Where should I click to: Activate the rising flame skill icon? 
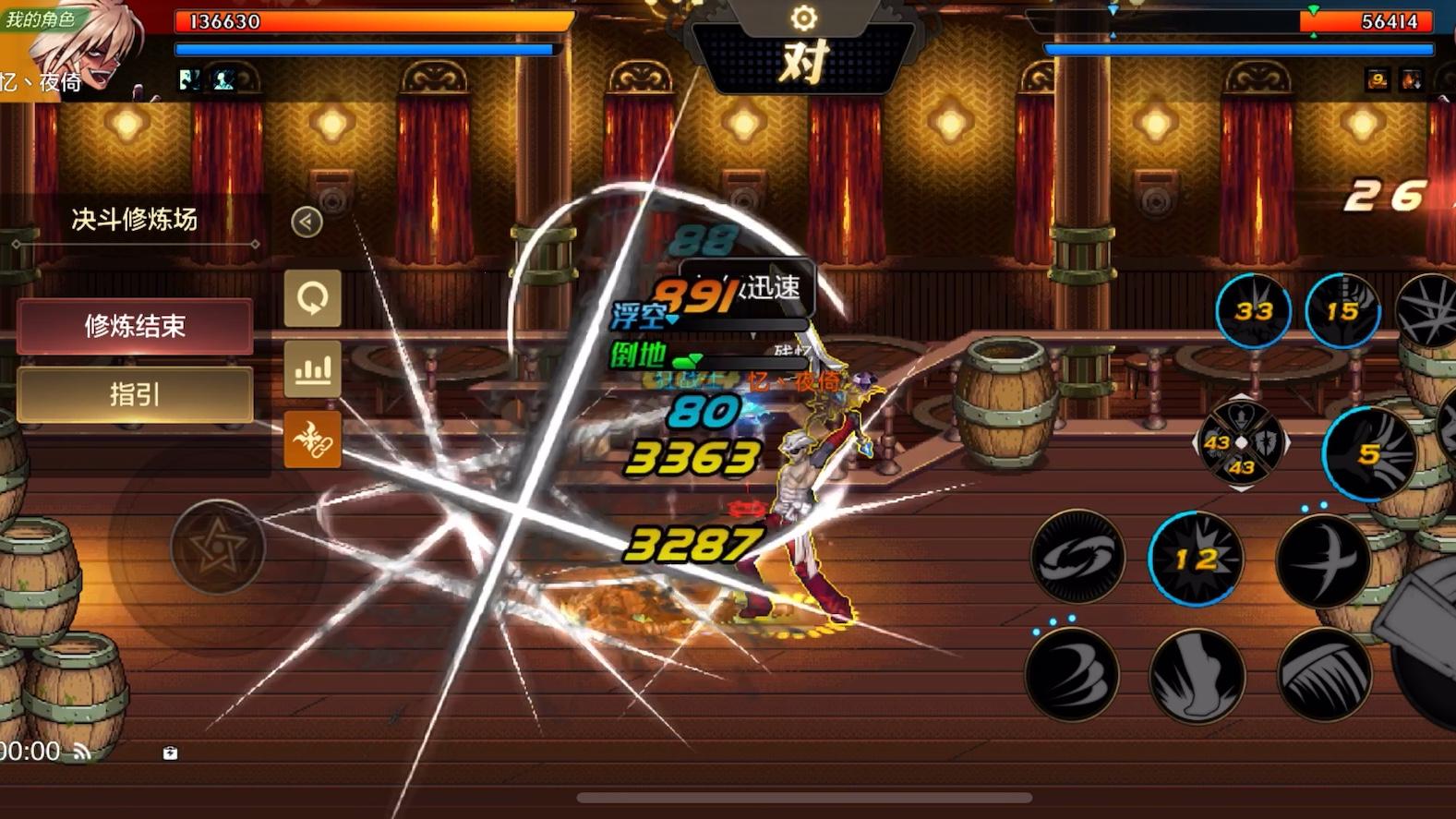tap(1197, 675)
